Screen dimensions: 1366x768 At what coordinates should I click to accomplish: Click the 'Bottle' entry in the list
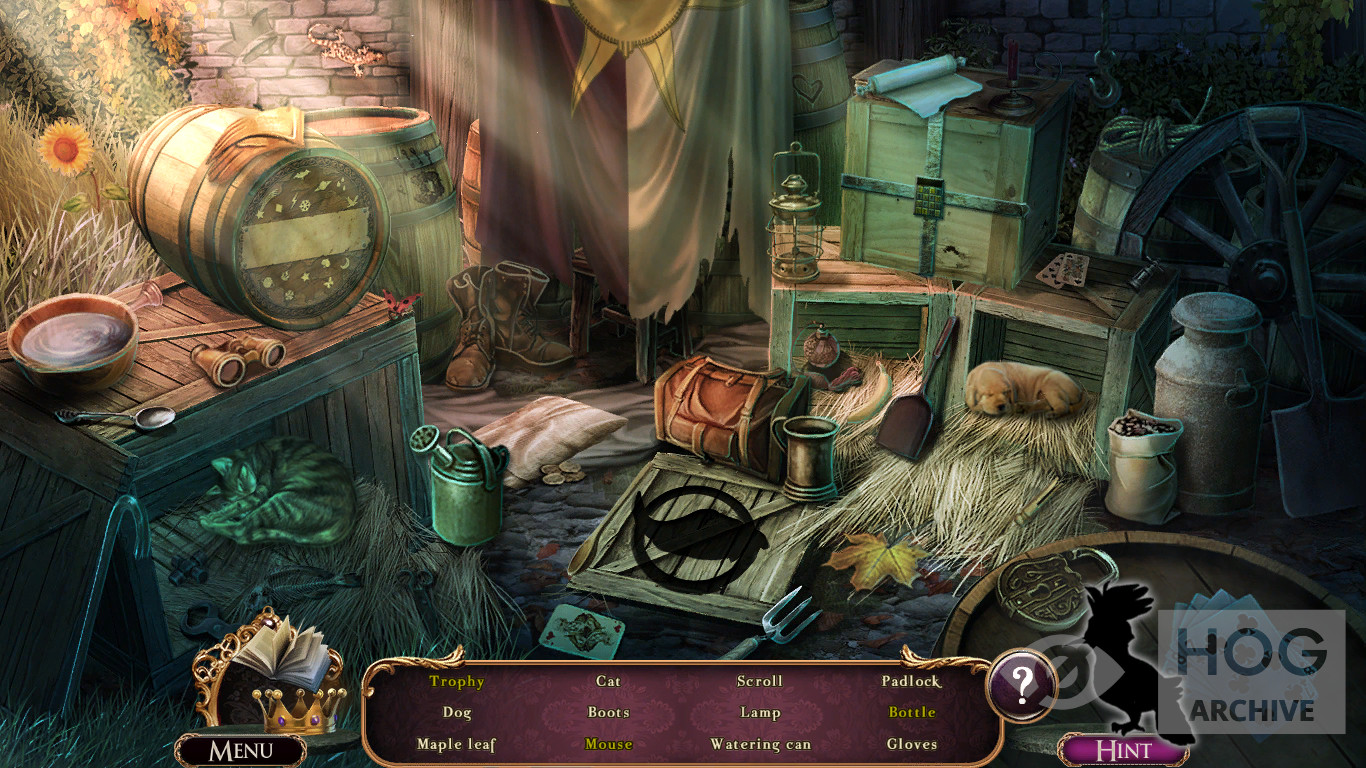coord(912,712)
